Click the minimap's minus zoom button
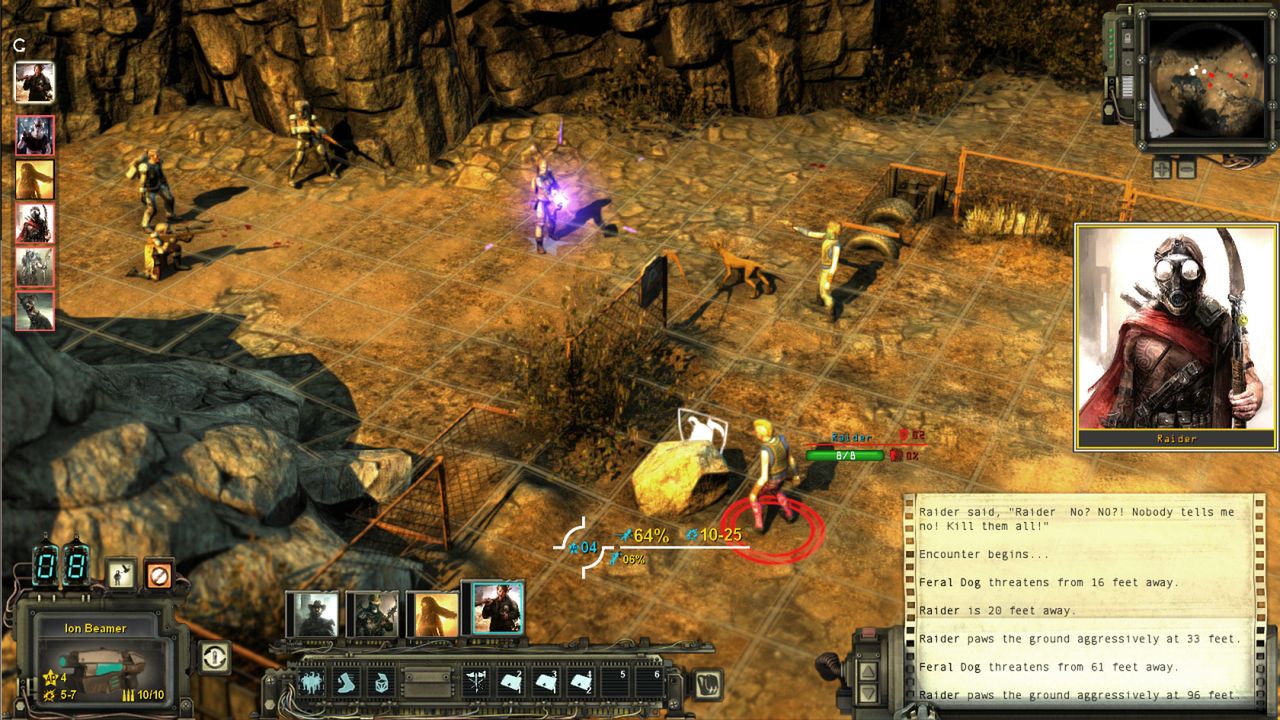Image resolution: width=1280 pixels, height=720 pixels. [1185, 168]
